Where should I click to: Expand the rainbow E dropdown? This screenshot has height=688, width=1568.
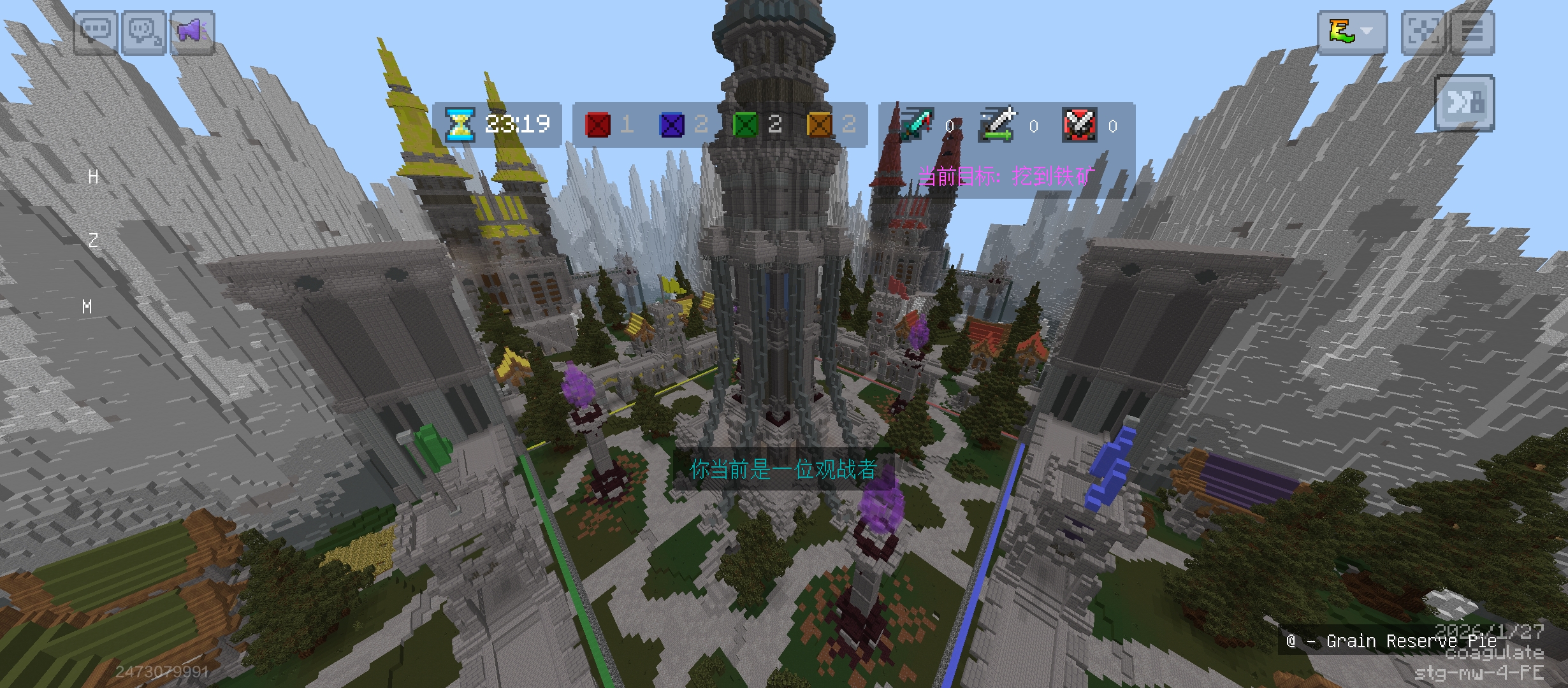(1352, 32)
